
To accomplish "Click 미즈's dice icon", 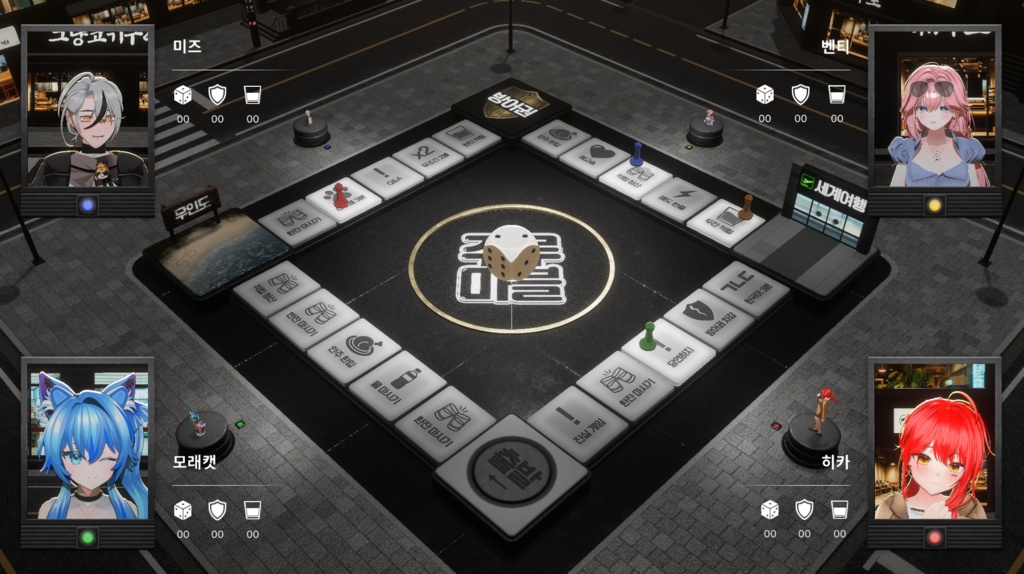I will (x=182, y=95).
